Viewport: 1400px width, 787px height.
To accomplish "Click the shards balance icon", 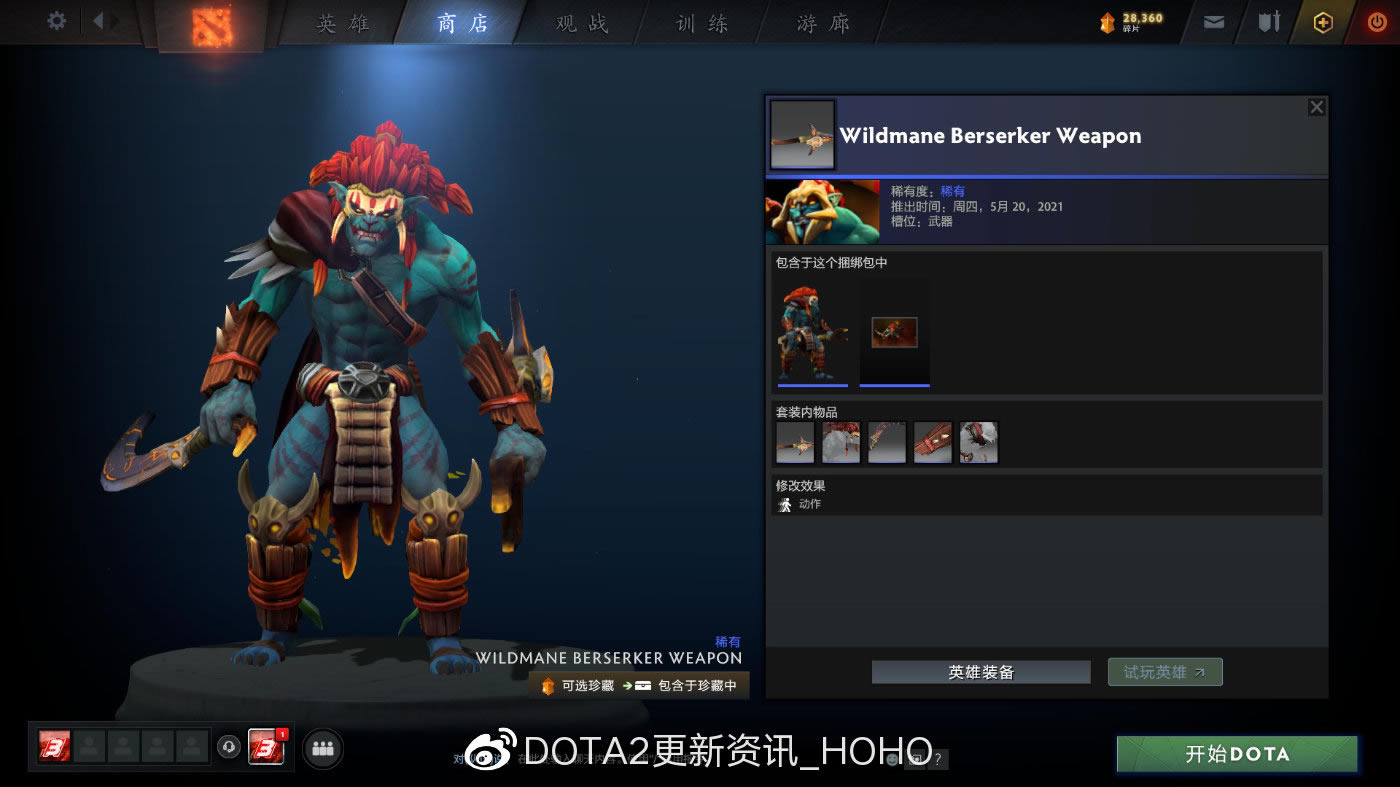I will [x=1107, y=21].
